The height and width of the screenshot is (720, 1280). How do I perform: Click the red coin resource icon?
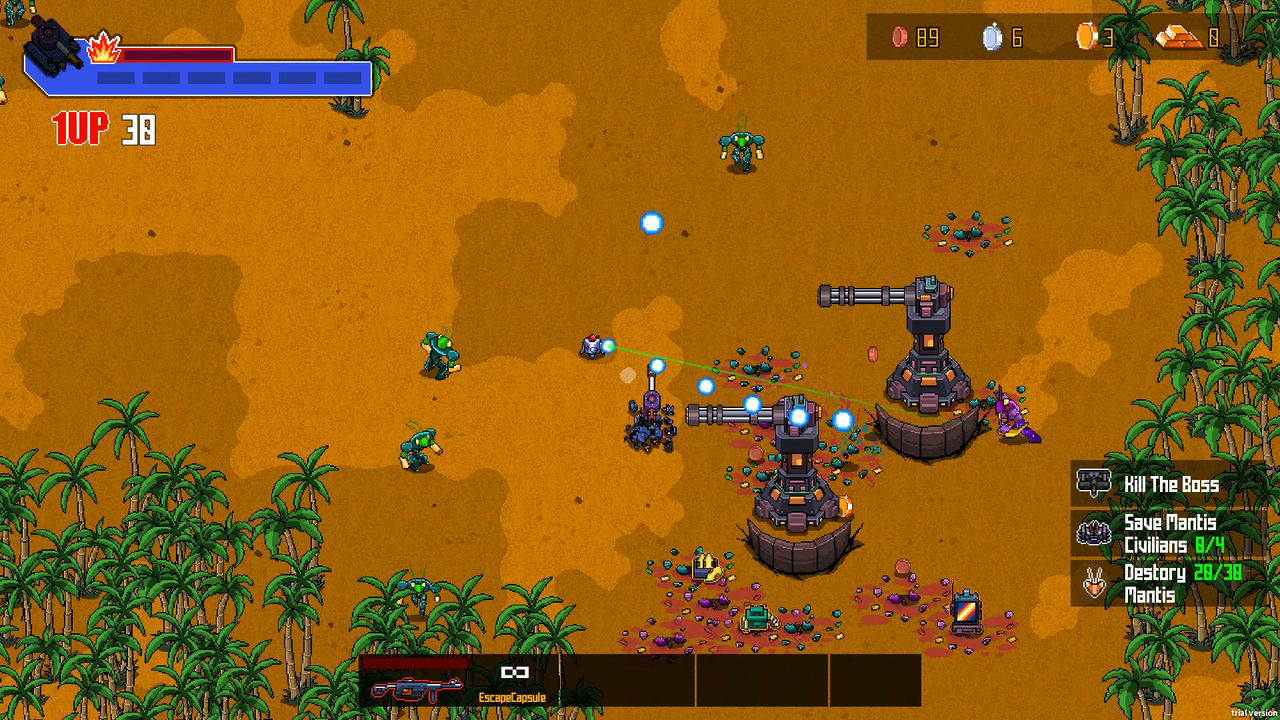pyautogui.click(x=900, y=38)
